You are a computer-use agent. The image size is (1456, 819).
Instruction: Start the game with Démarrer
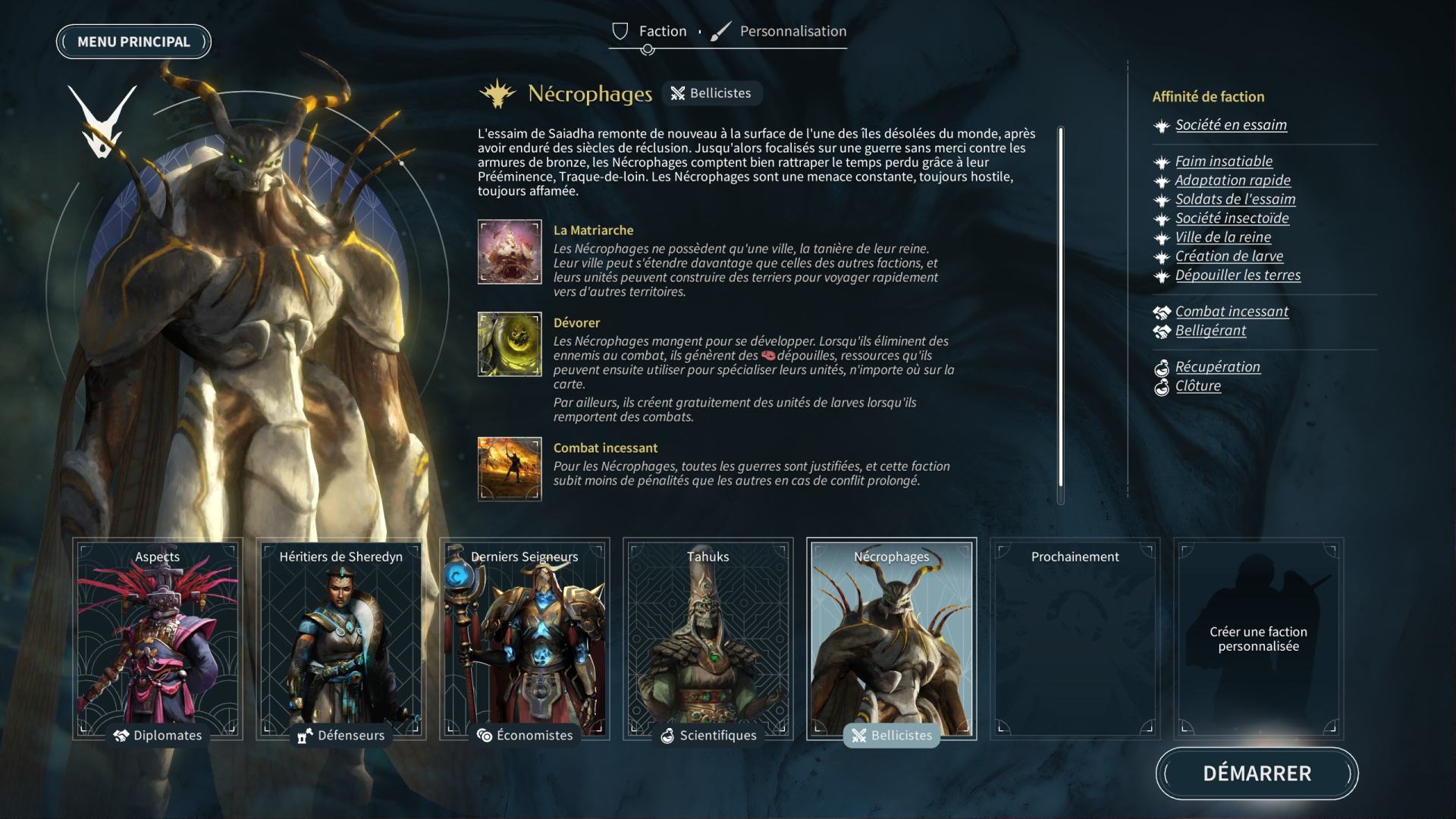(1257, 773)
